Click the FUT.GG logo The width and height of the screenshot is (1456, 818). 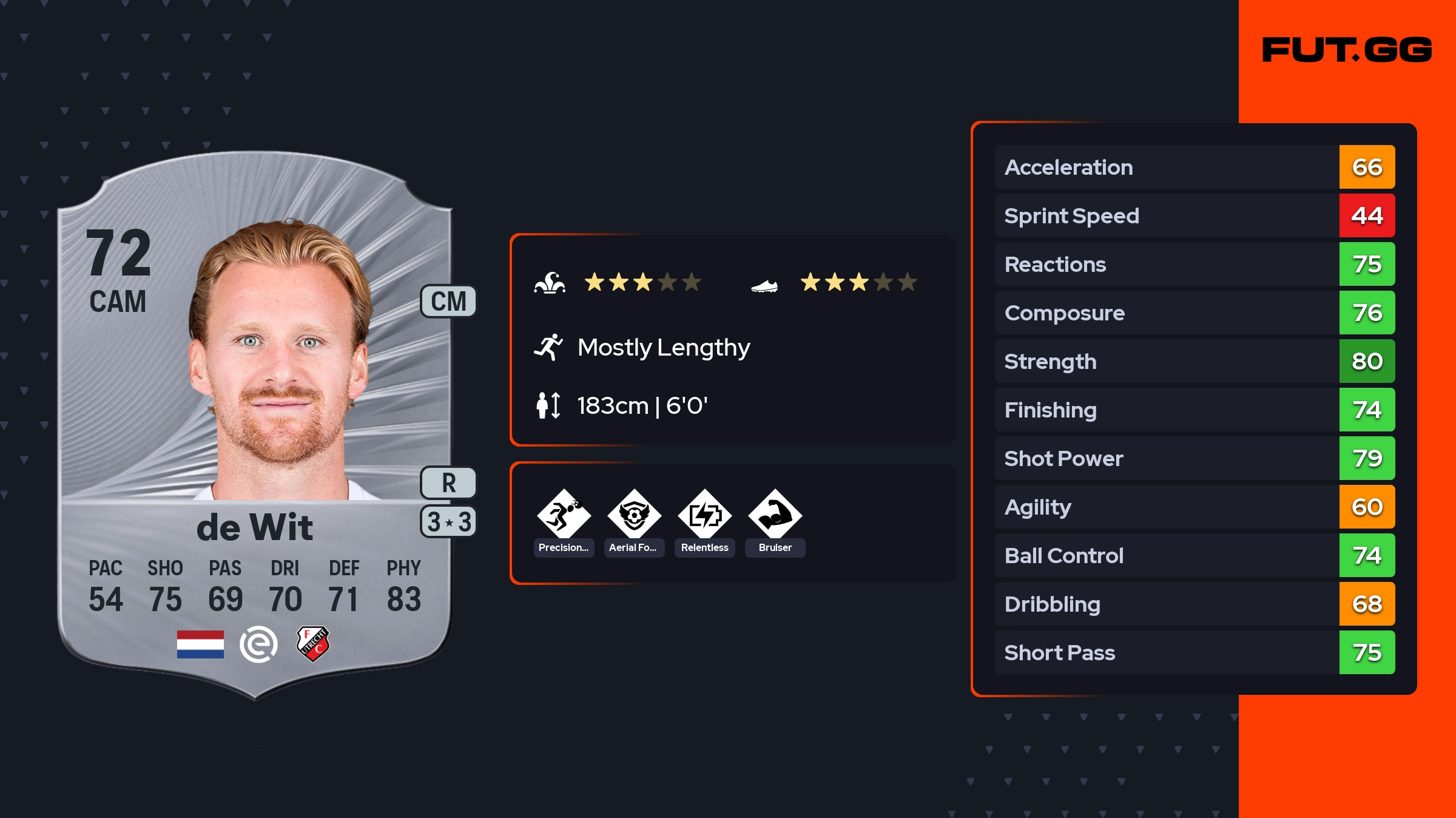point(1347,50)
